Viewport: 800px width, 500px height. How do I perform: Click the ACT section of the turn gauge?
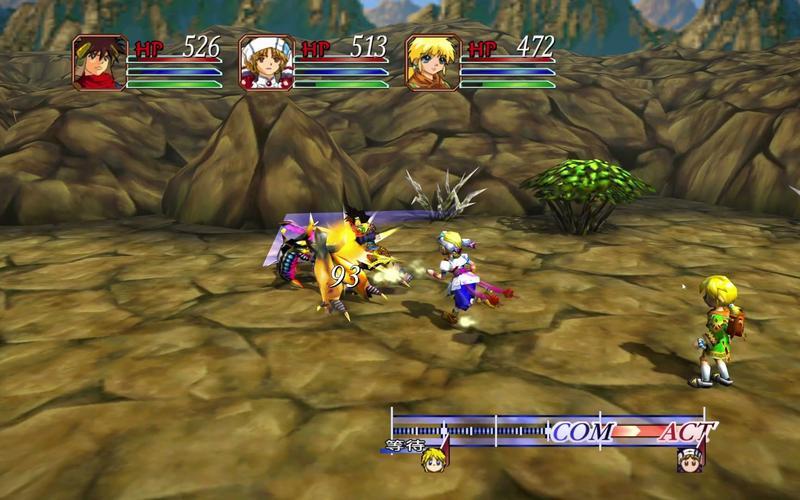[685, 432]
